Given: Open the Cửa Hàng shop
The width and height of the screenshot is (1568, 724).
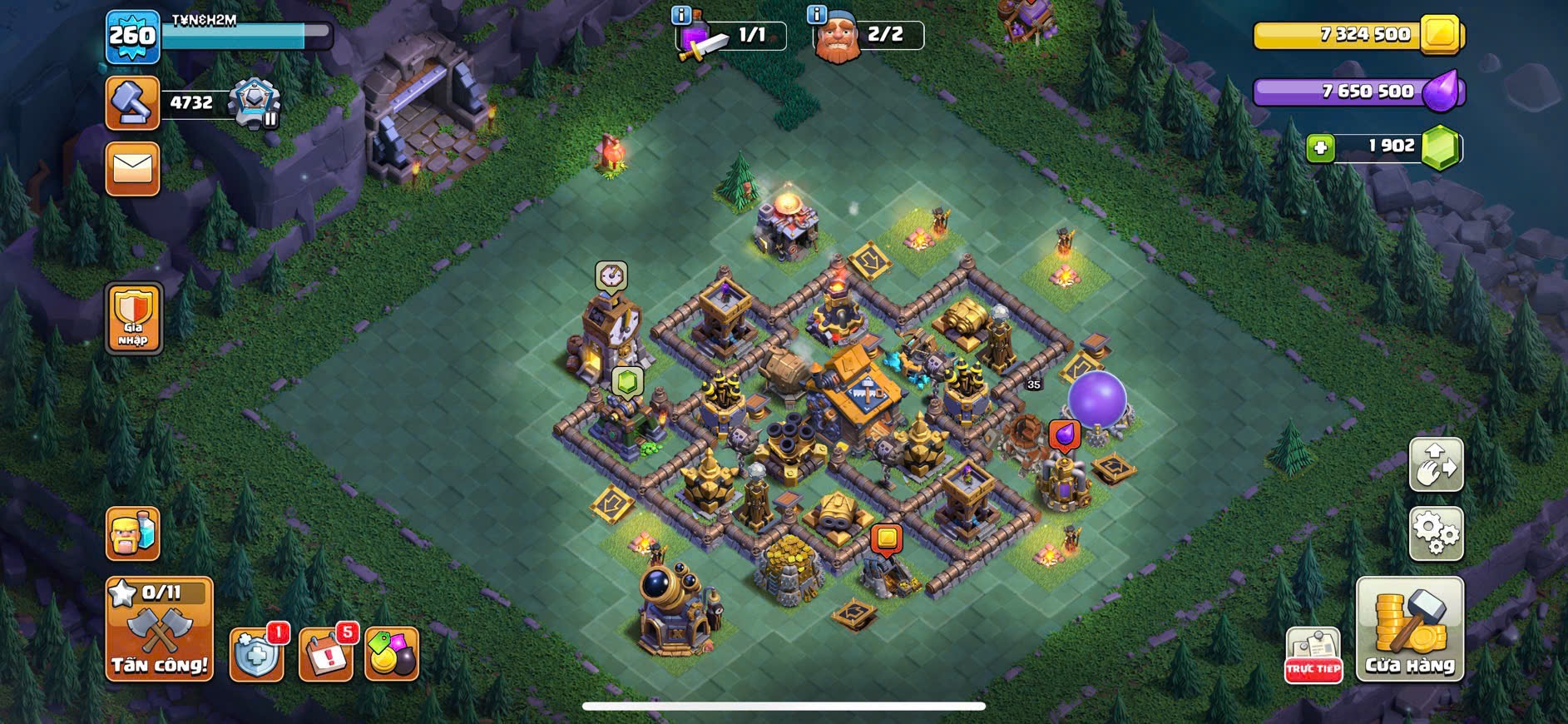Looking at the screenshot, I should (x=1409, y=630).
